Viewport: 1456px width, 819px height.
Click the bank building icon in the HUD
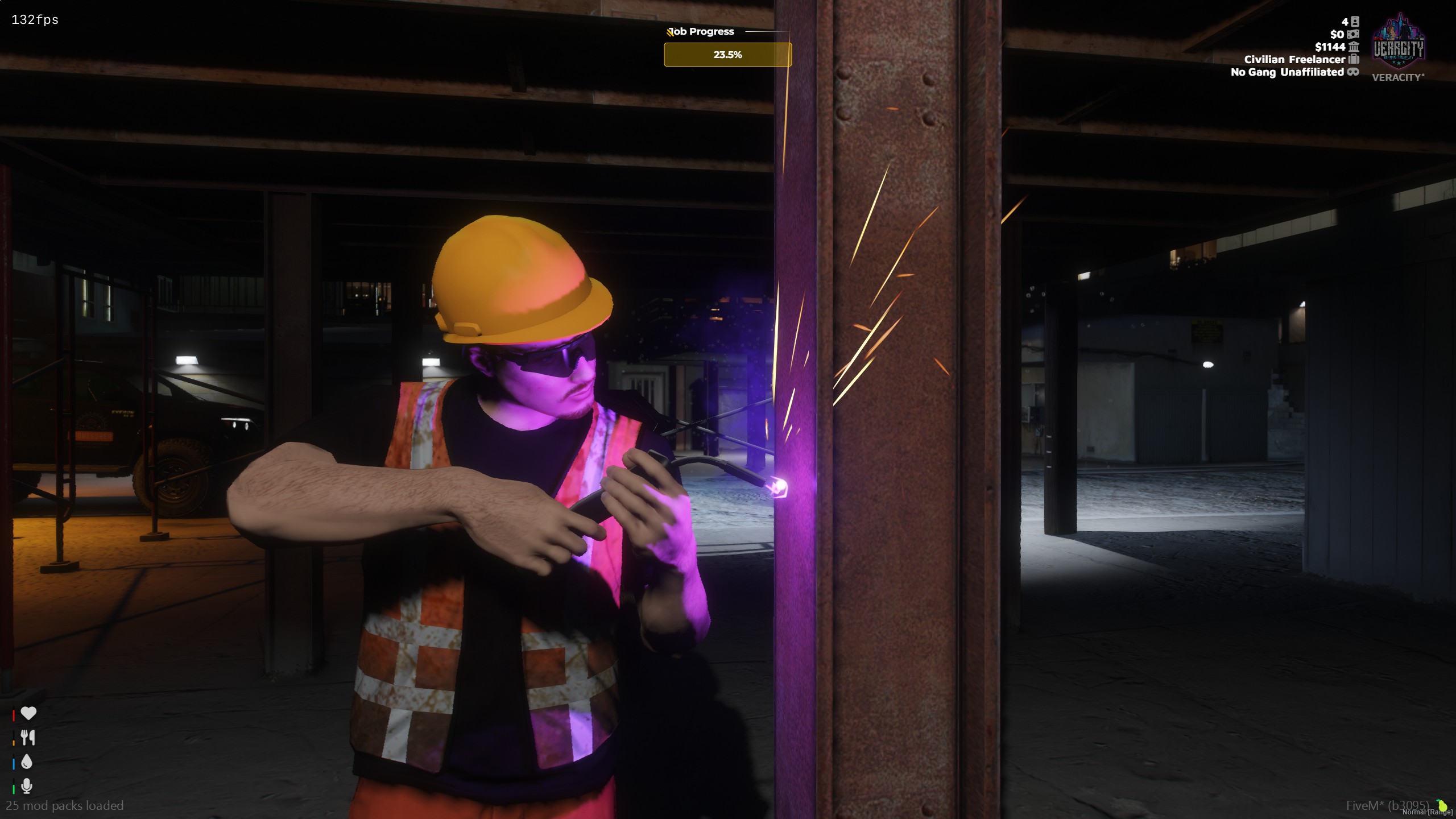click(1353, 48)
